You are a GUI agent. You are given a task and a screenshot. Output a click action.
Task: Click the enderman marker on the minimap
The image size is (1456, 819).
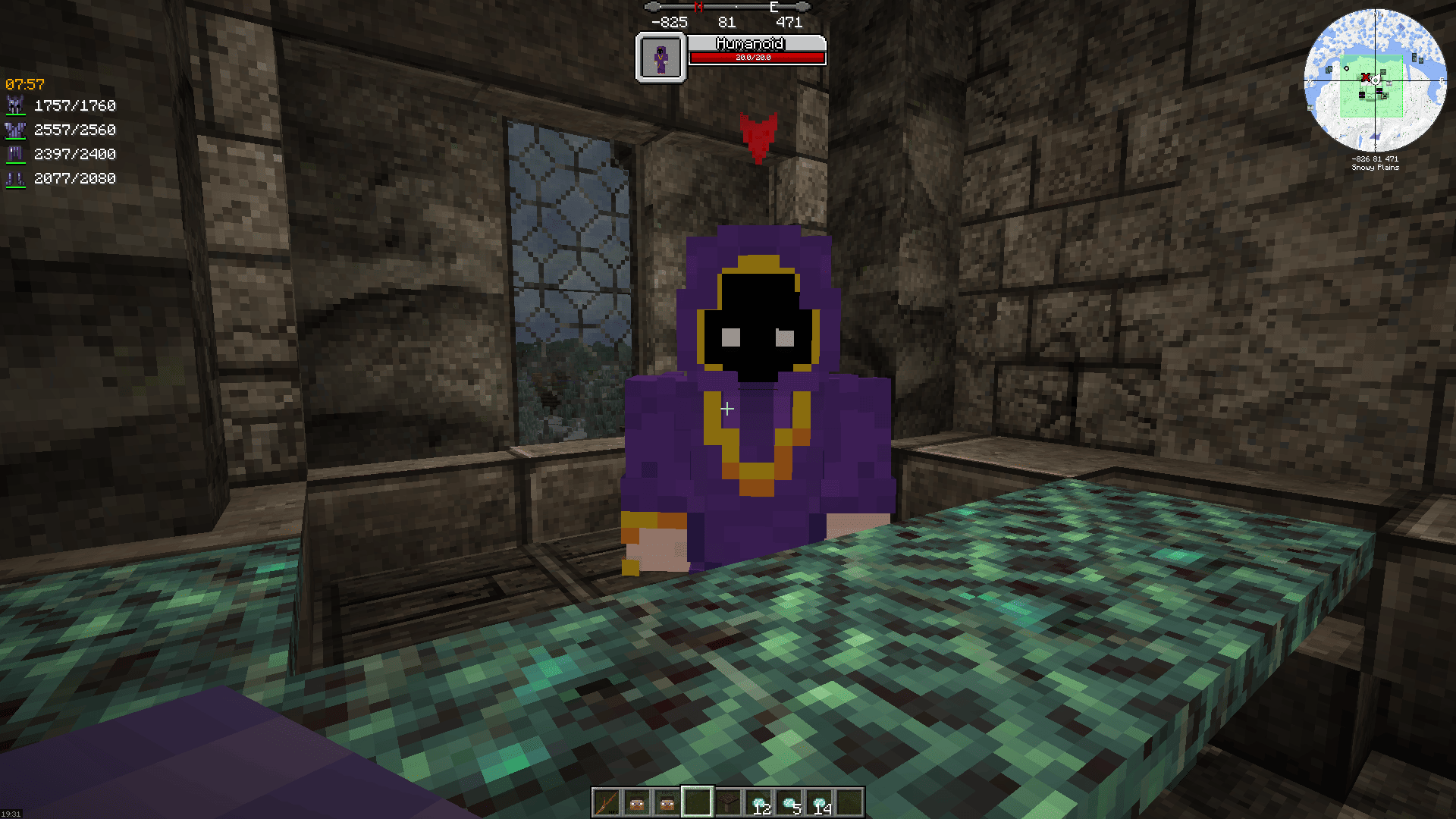click(1378, 90)
